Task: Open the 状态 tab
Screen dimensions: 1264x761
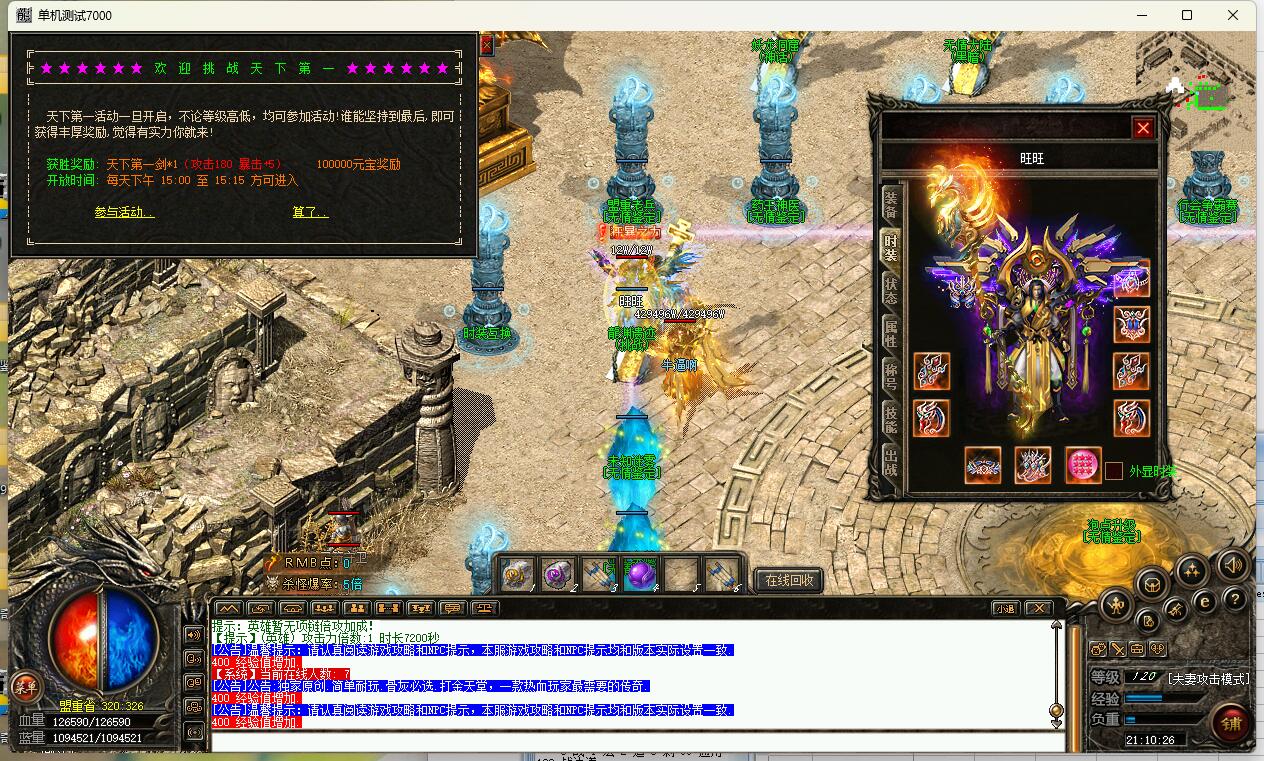Action: [x=891, y=290]
